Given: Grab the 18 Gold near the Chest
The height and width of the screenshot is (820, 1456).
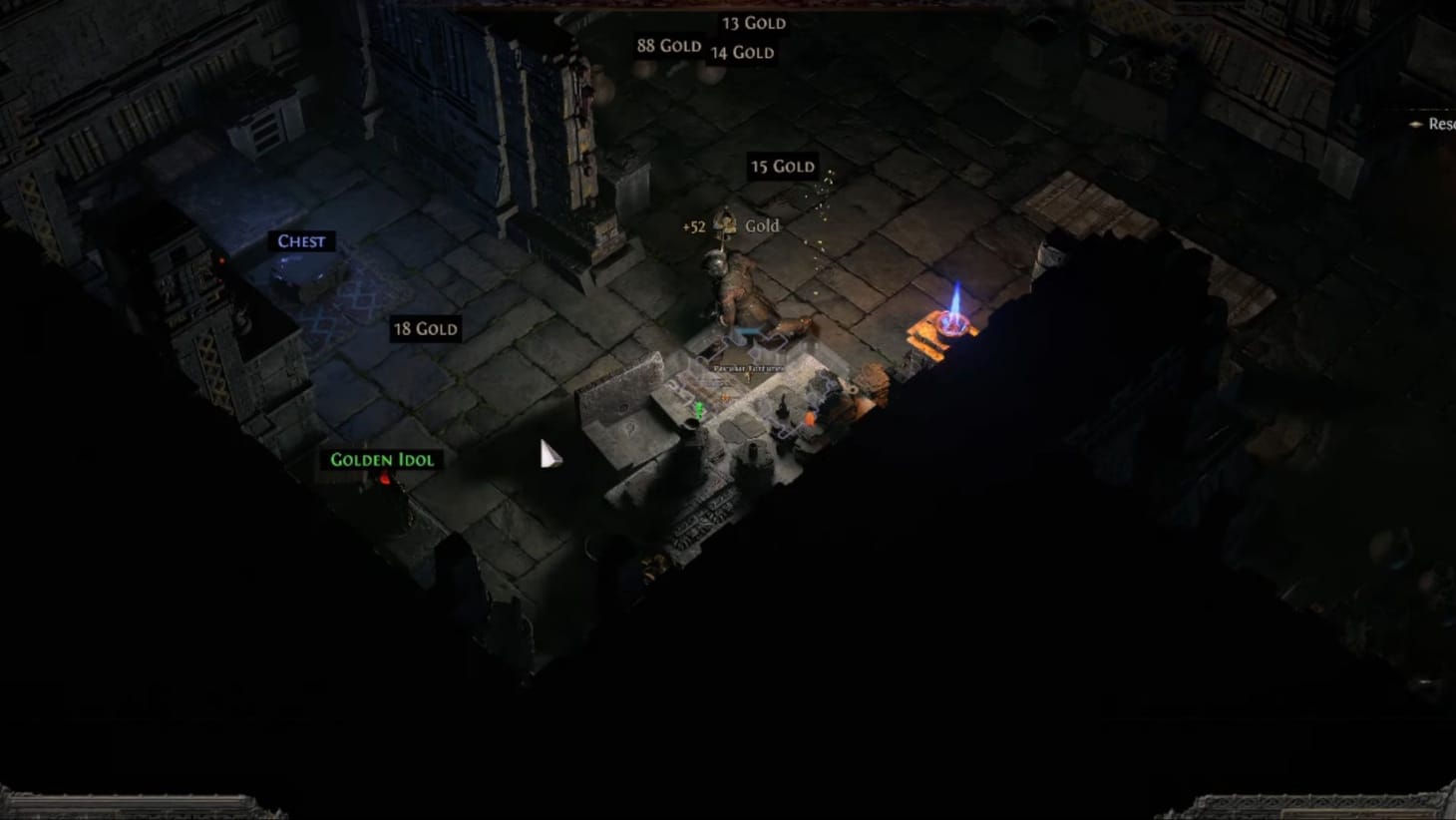Looking at the screenshot, I should [425, 329].
